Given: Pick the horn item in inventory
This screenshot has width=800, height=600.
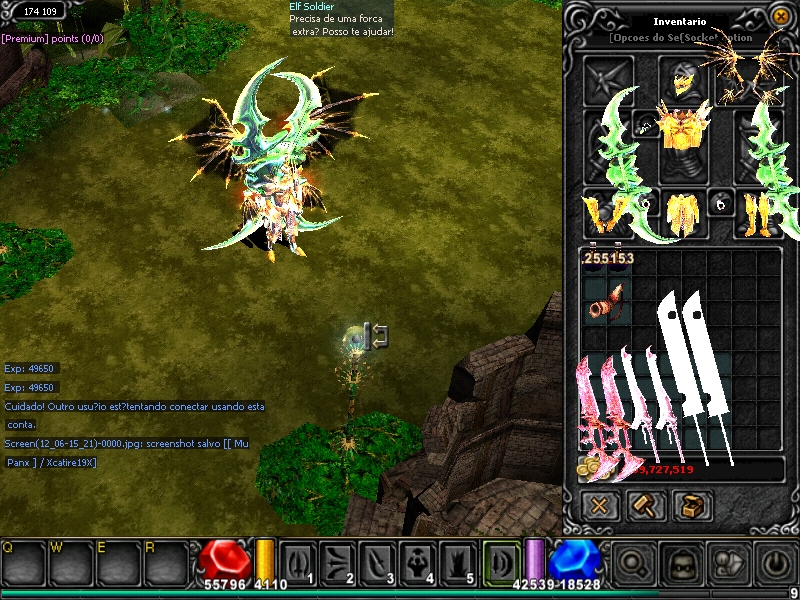Looking at the screenshot, I should click(605, 301).
